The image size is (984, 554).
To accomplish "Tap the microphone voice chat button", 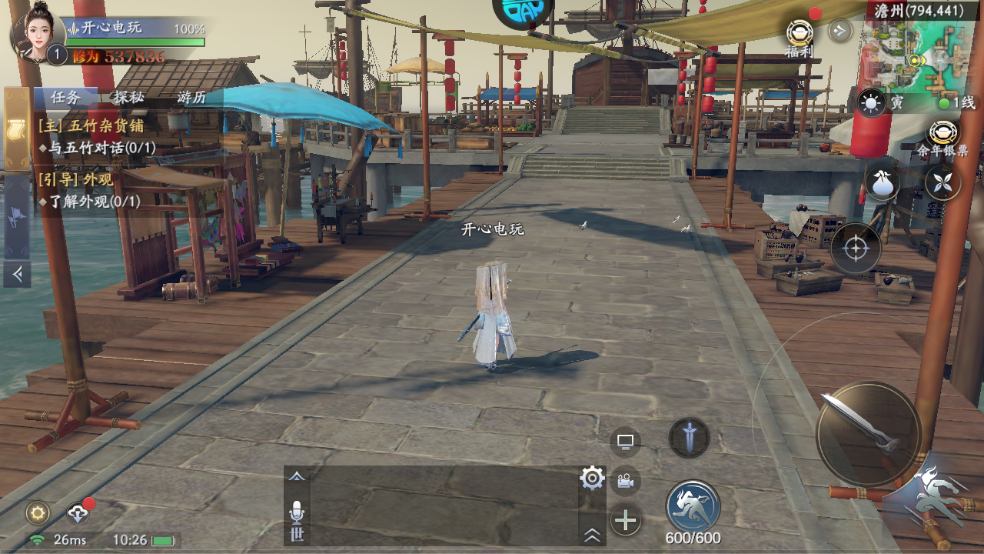I will [296, 512].
